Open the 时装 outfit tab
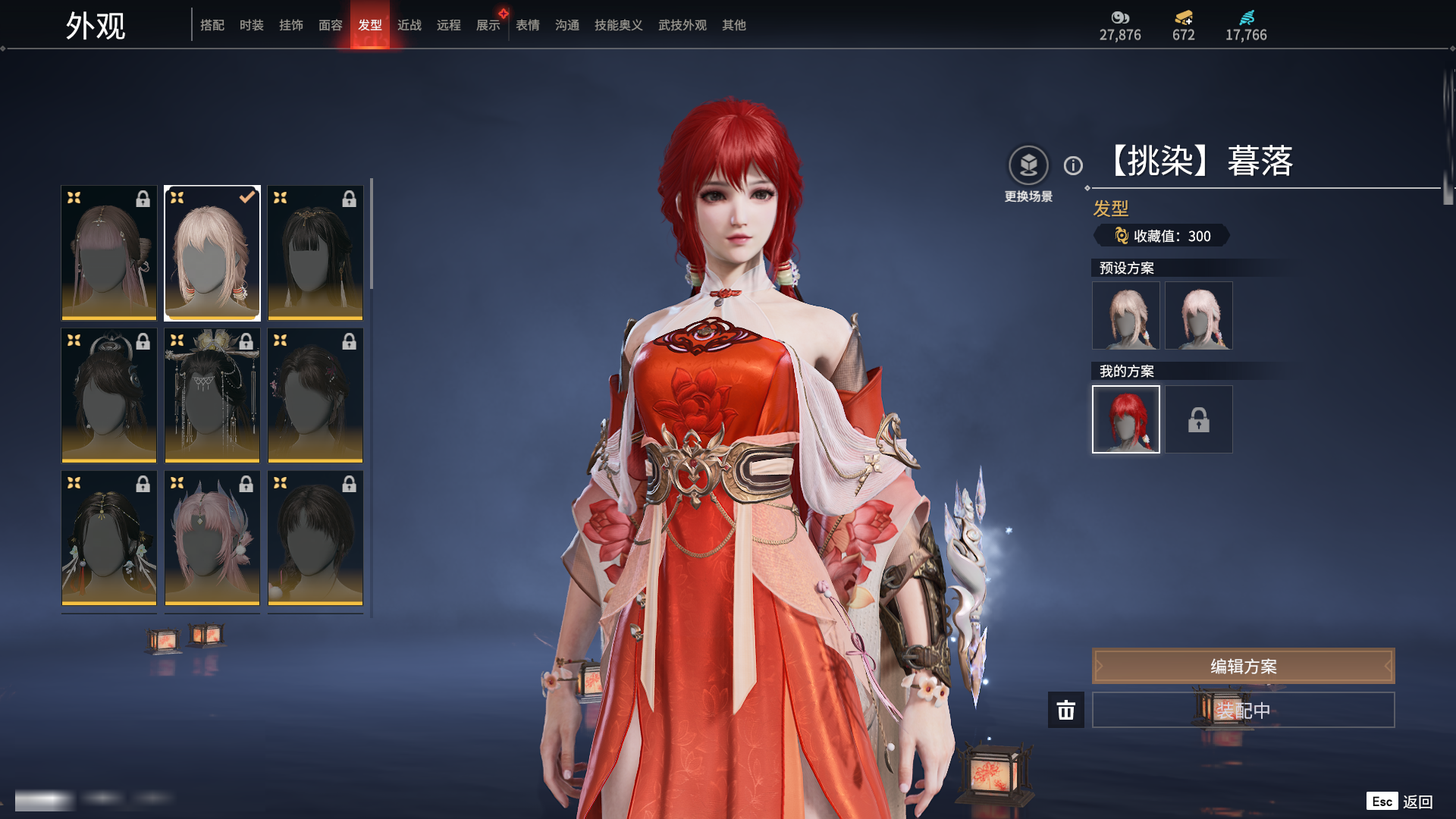 click(252, 25)
